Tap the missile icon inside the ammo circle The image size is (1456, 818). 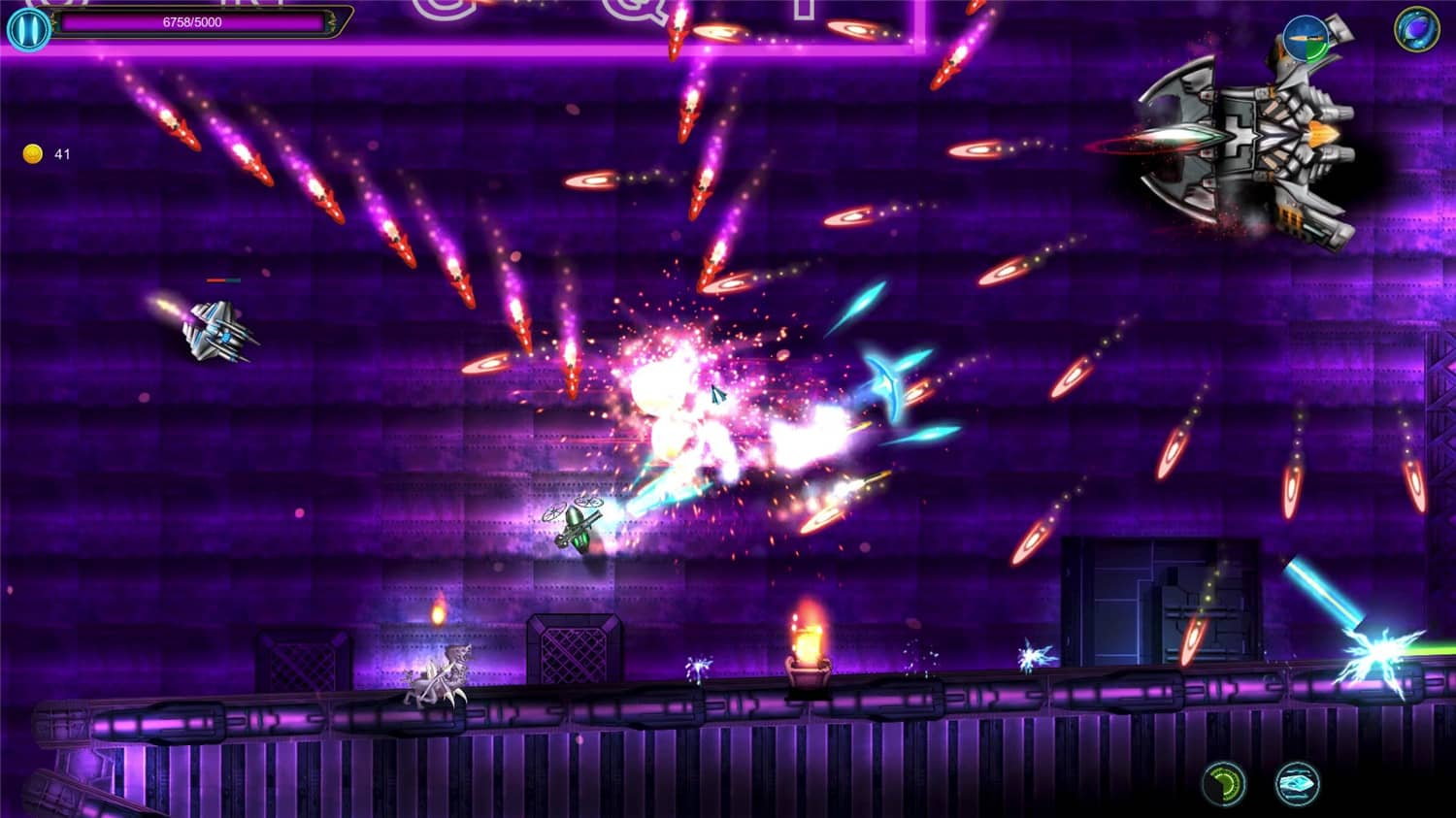pyautogui.click(x=1305, y=37)
